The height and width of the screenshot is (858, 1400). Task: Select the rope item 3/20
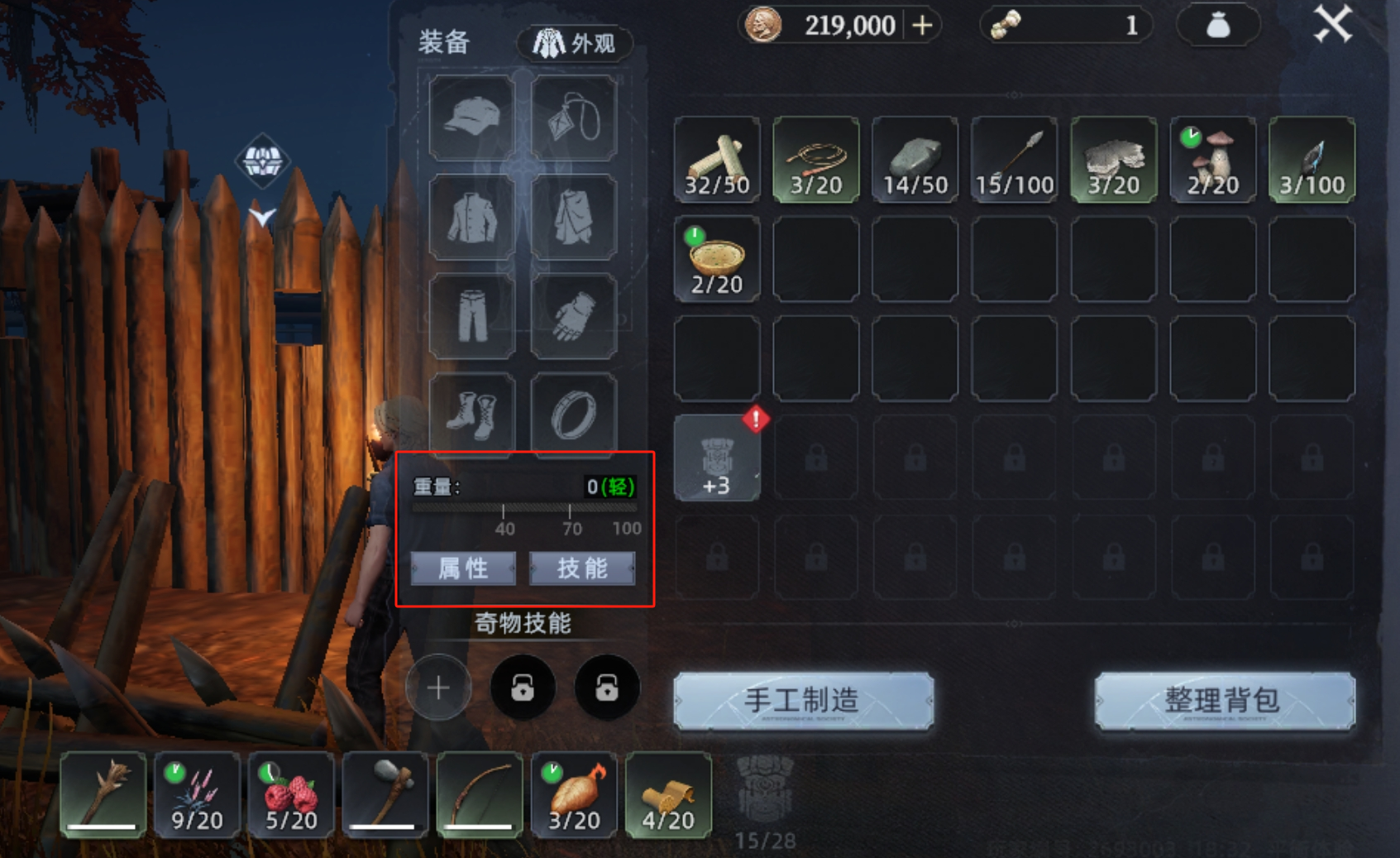(816, 160)
